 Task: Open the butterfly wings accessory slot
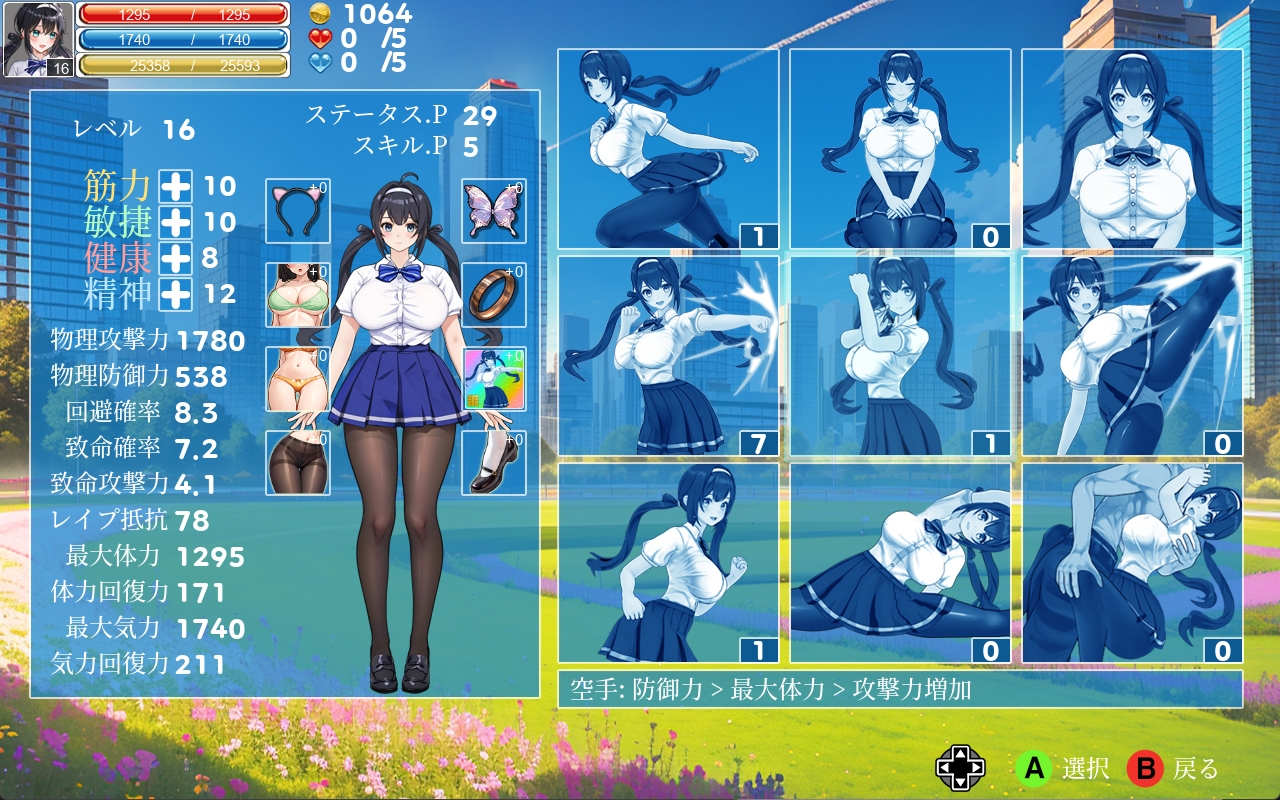tap(494, 211)
